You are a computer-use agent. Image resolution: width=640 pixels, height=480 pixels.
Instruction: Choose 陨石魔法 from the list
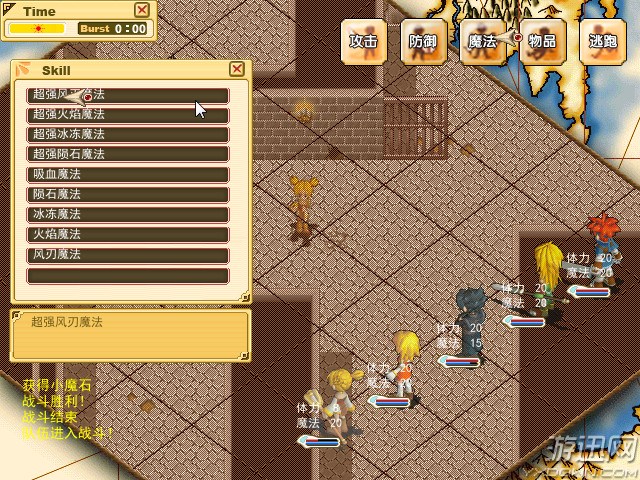point(128,195)
